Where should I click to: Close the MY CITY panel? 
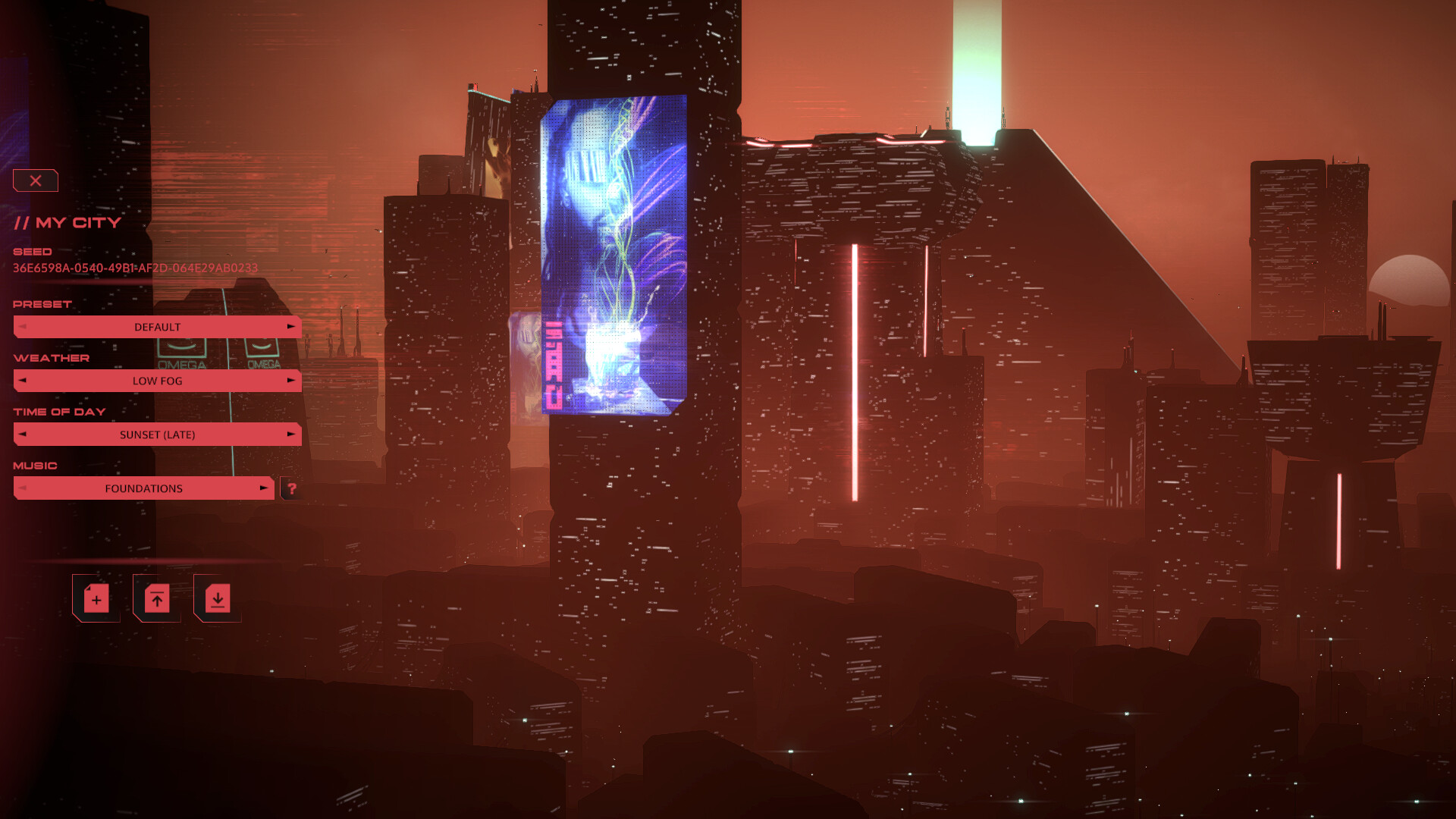pyautogui.click(x=35, y=180)
